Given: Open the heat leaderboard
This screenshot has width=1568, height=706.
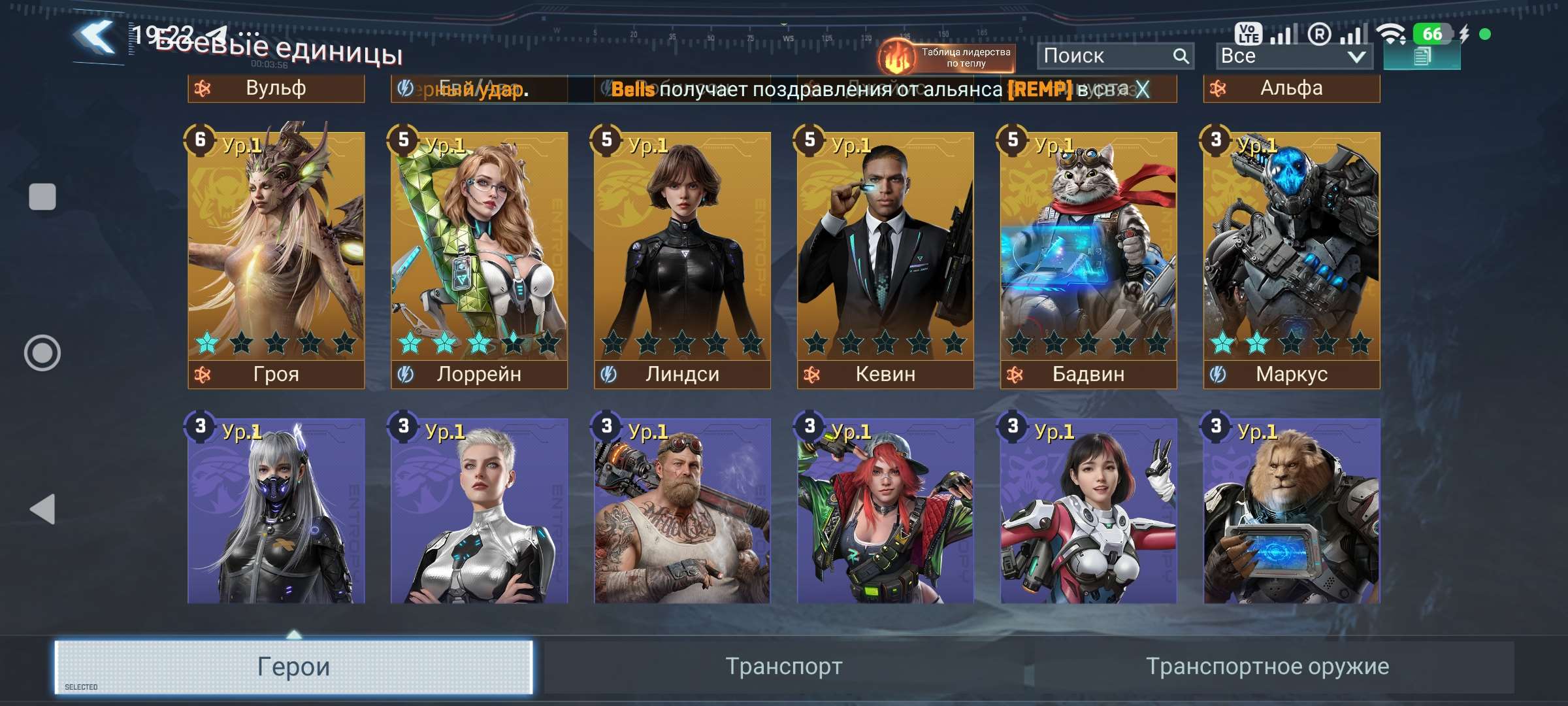Looking at the screenshot, I should [x=946, y=57].
